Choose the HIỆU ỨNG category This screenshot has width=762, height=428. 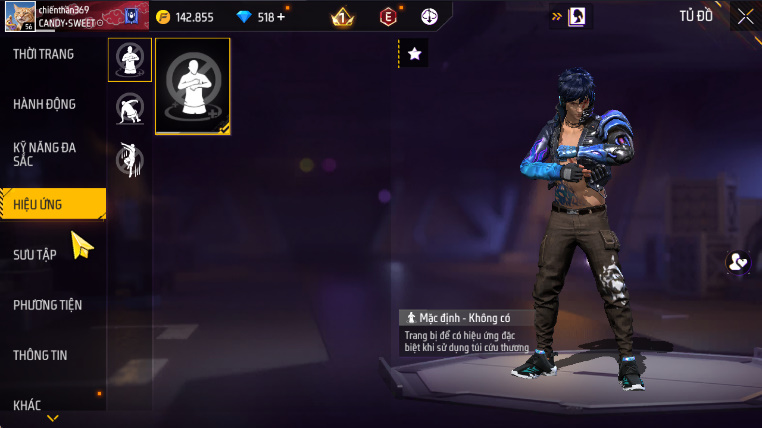click(50, 204)
